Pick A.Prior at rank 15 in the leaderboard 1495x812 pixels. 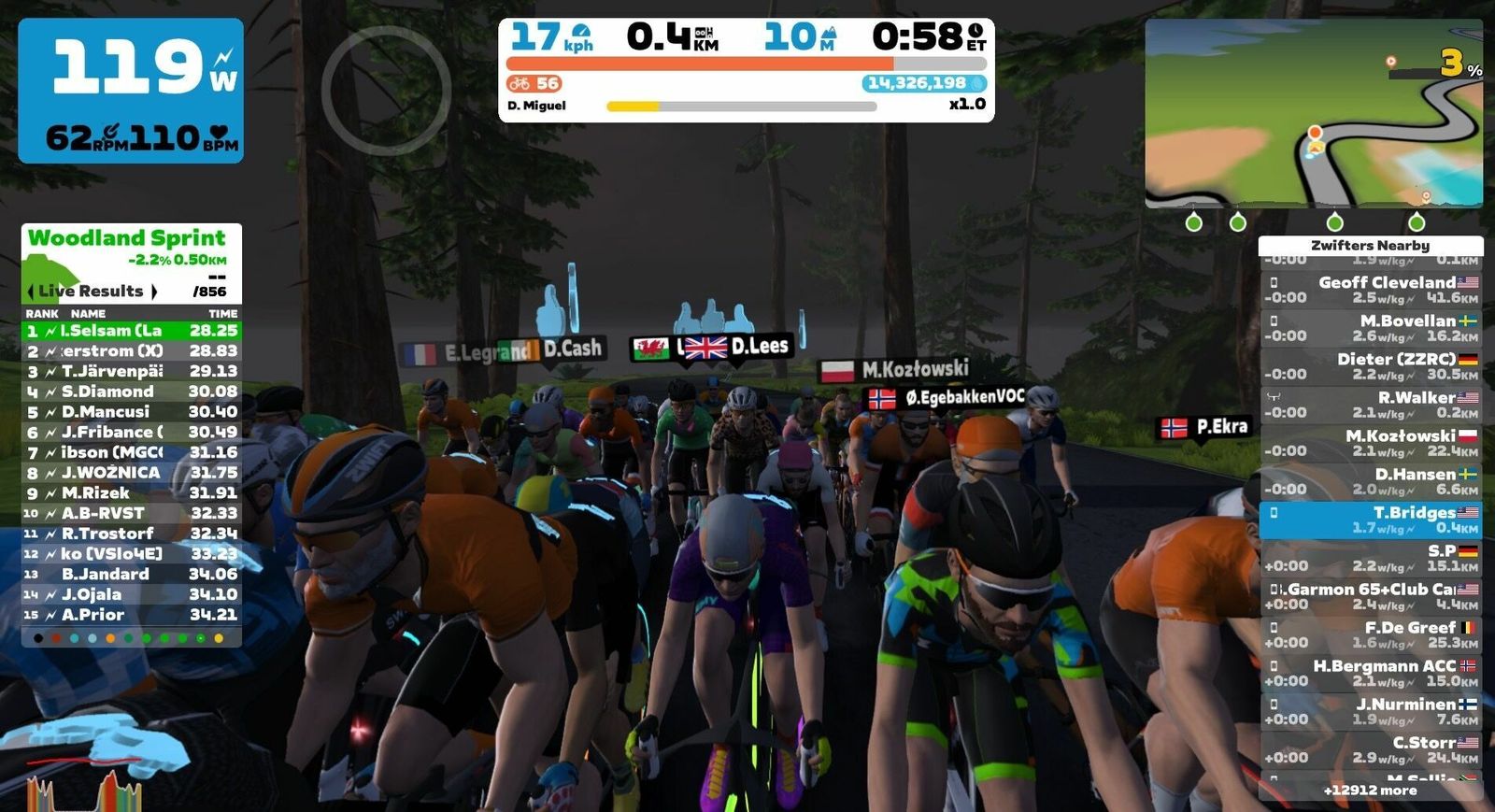(x=131, y=615)
